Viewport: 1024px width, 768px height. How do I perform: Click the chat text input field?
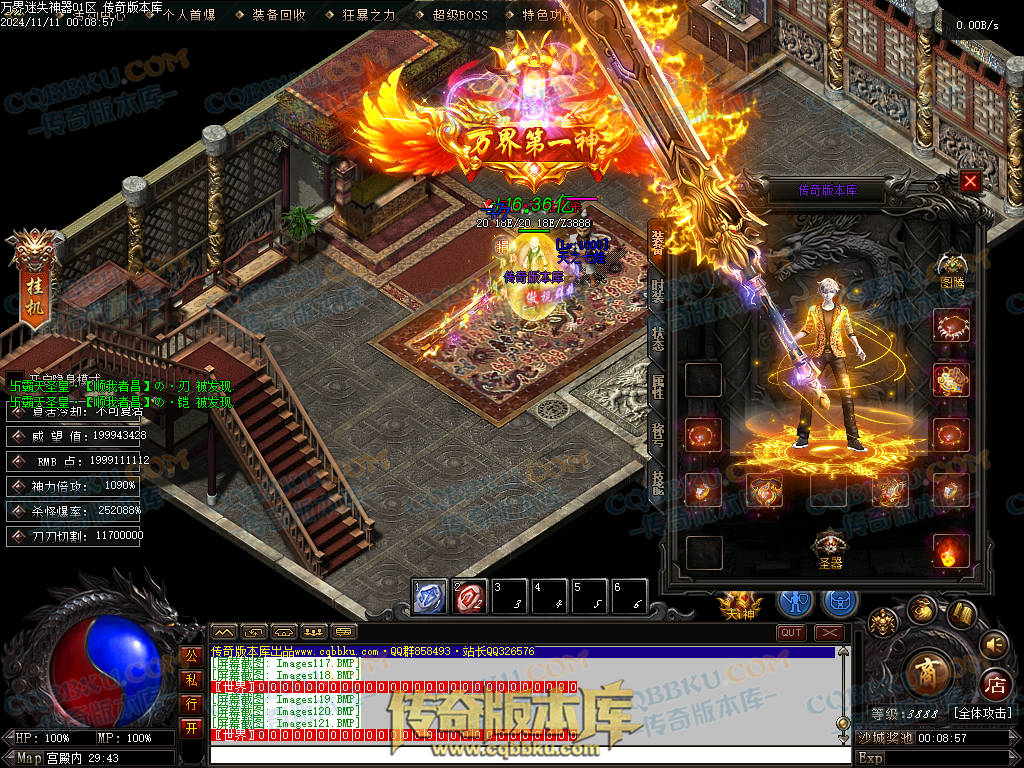tap(520, 755)
